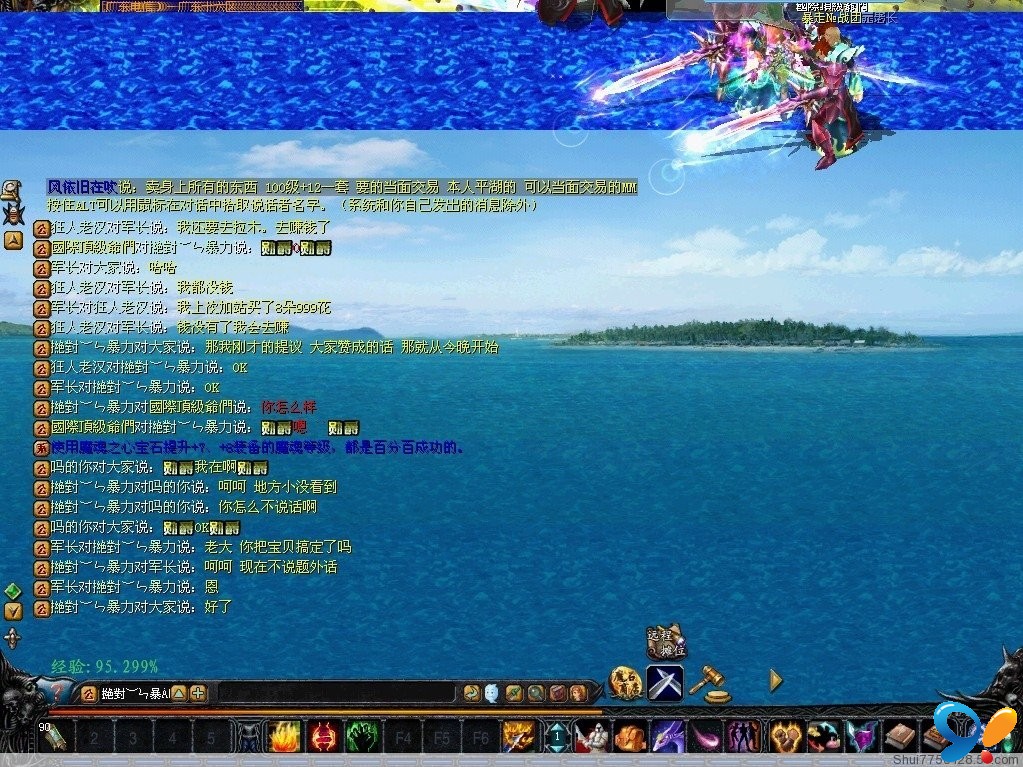Click the 魔石商店 gold coin shop icon

coord(625,682)
